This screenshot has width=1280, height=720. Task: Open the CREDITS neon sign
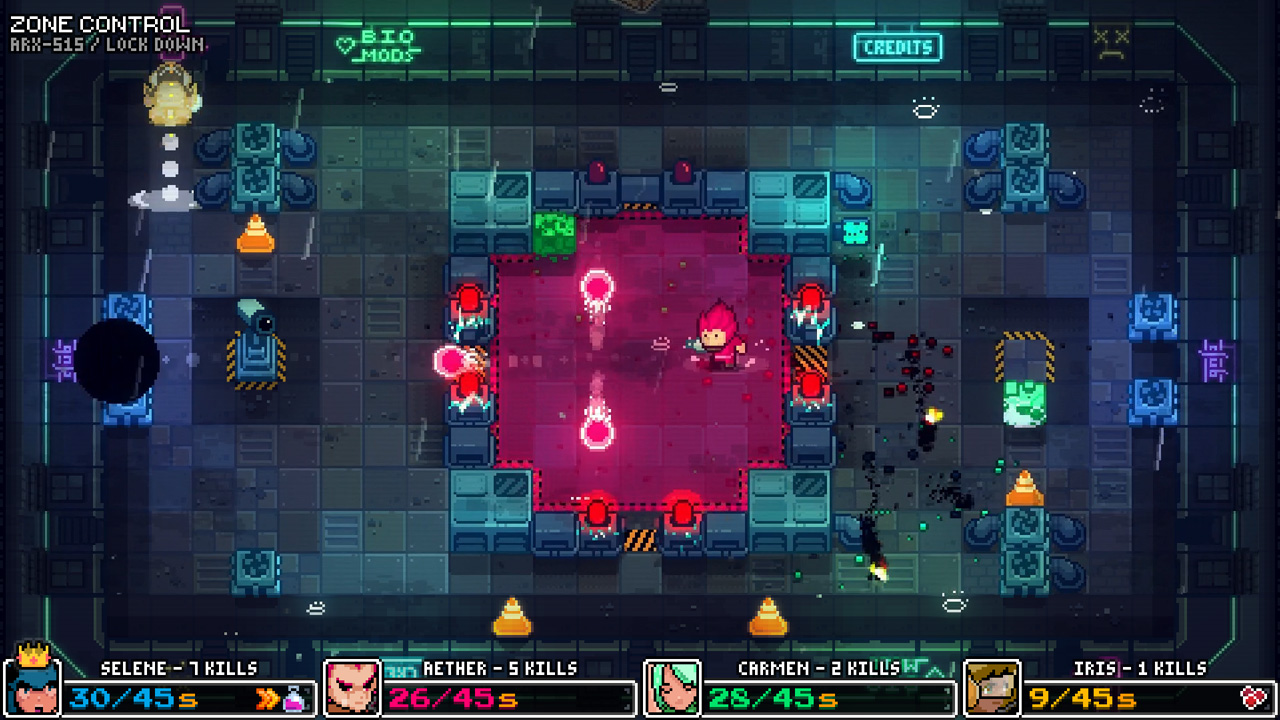897,46
